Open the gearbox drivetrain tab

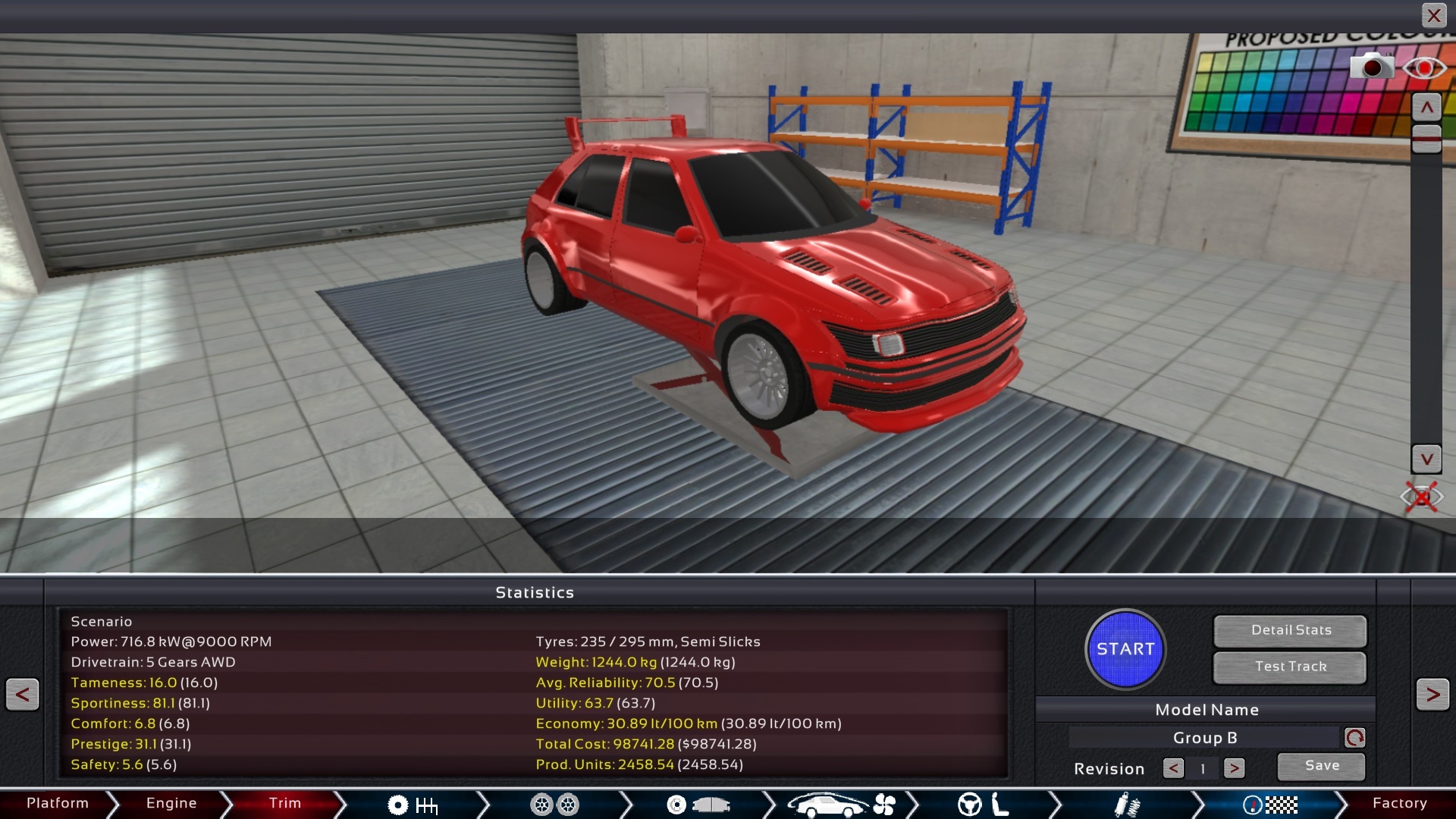[413, 805]
